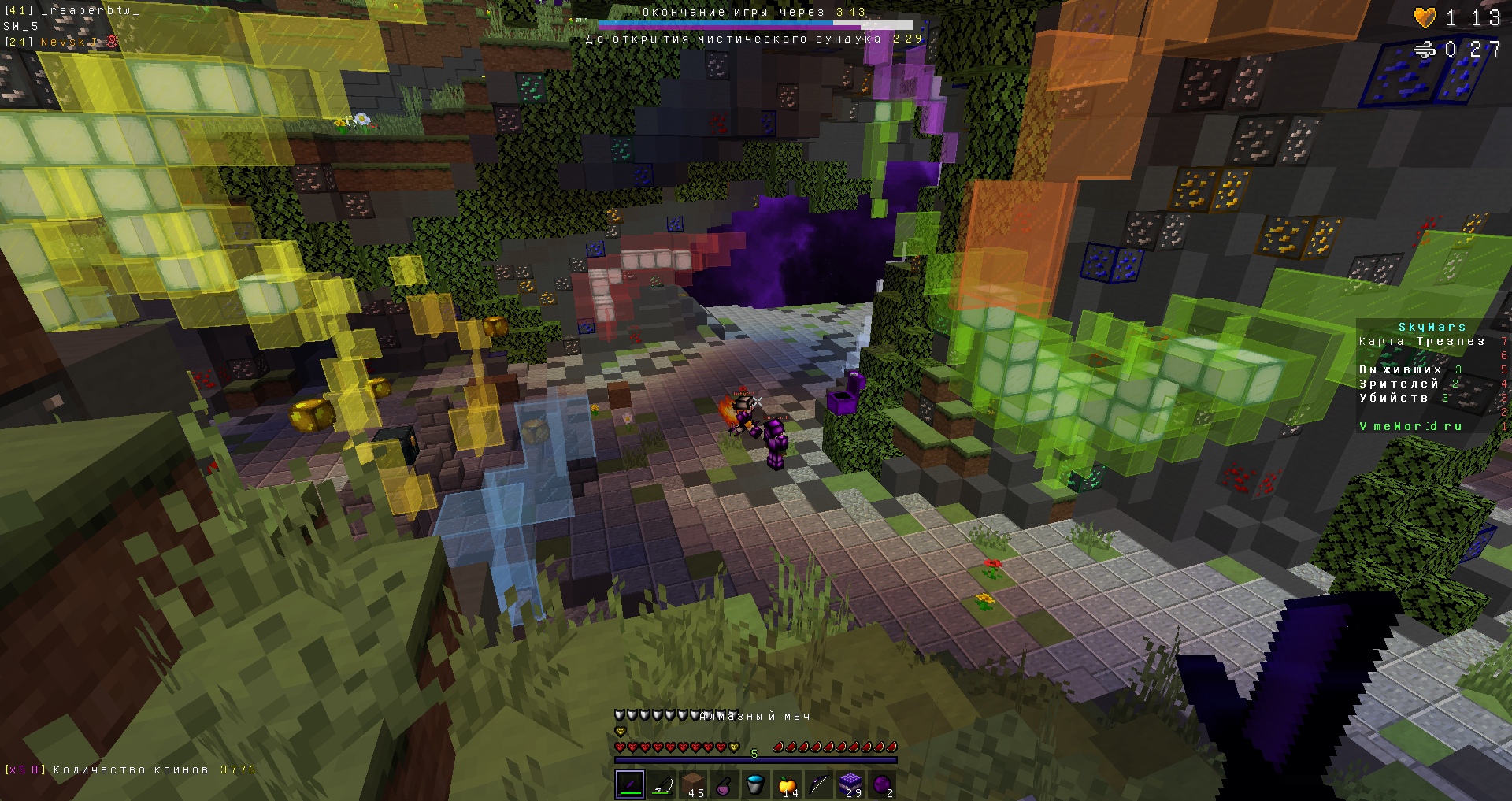
Task: Choose the dirt block stack of 45
Action: click(x=693, y=784)
